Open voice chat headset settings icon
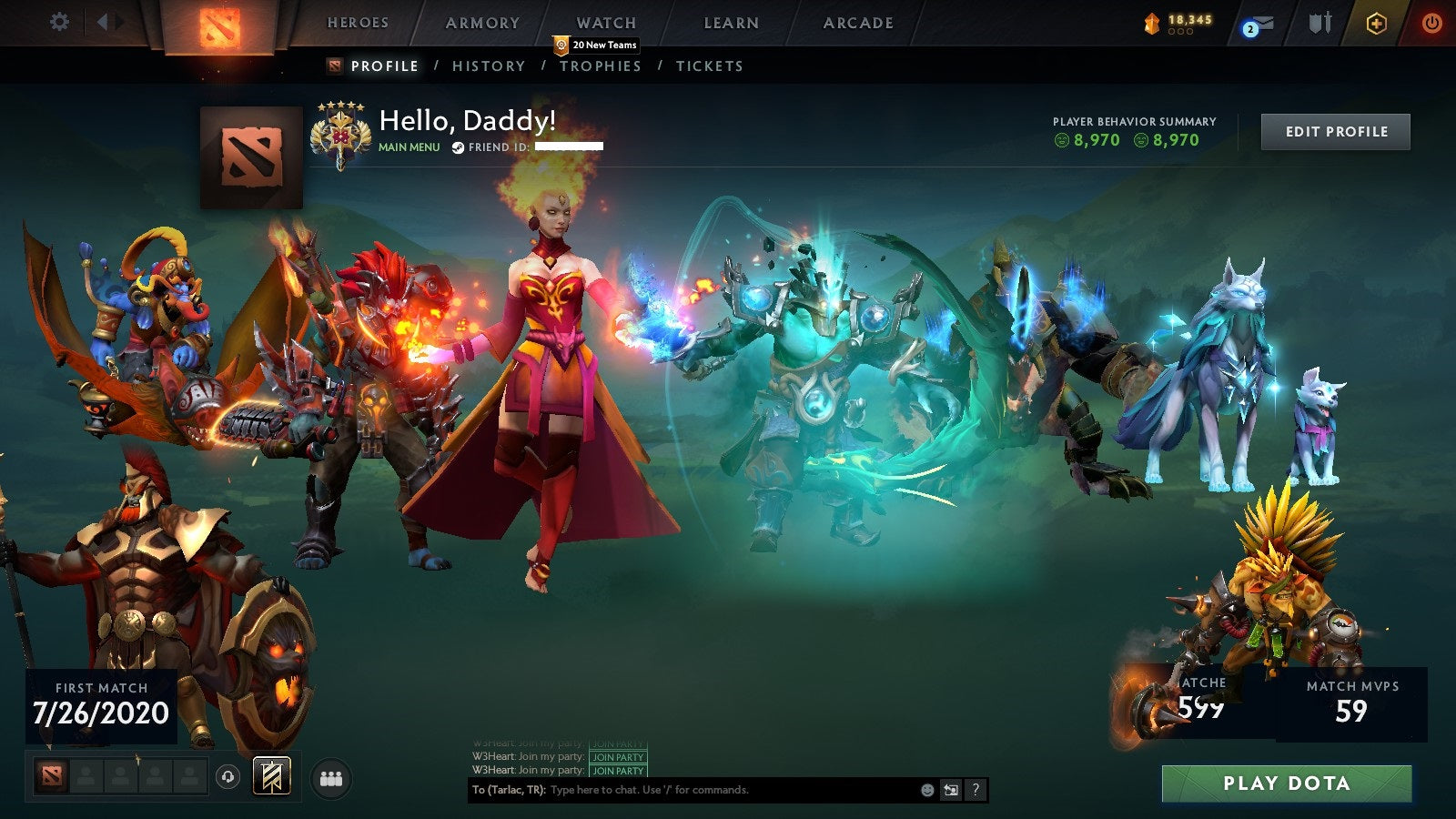Screen dimensions: 1456x819 click(x=227, y=776)
